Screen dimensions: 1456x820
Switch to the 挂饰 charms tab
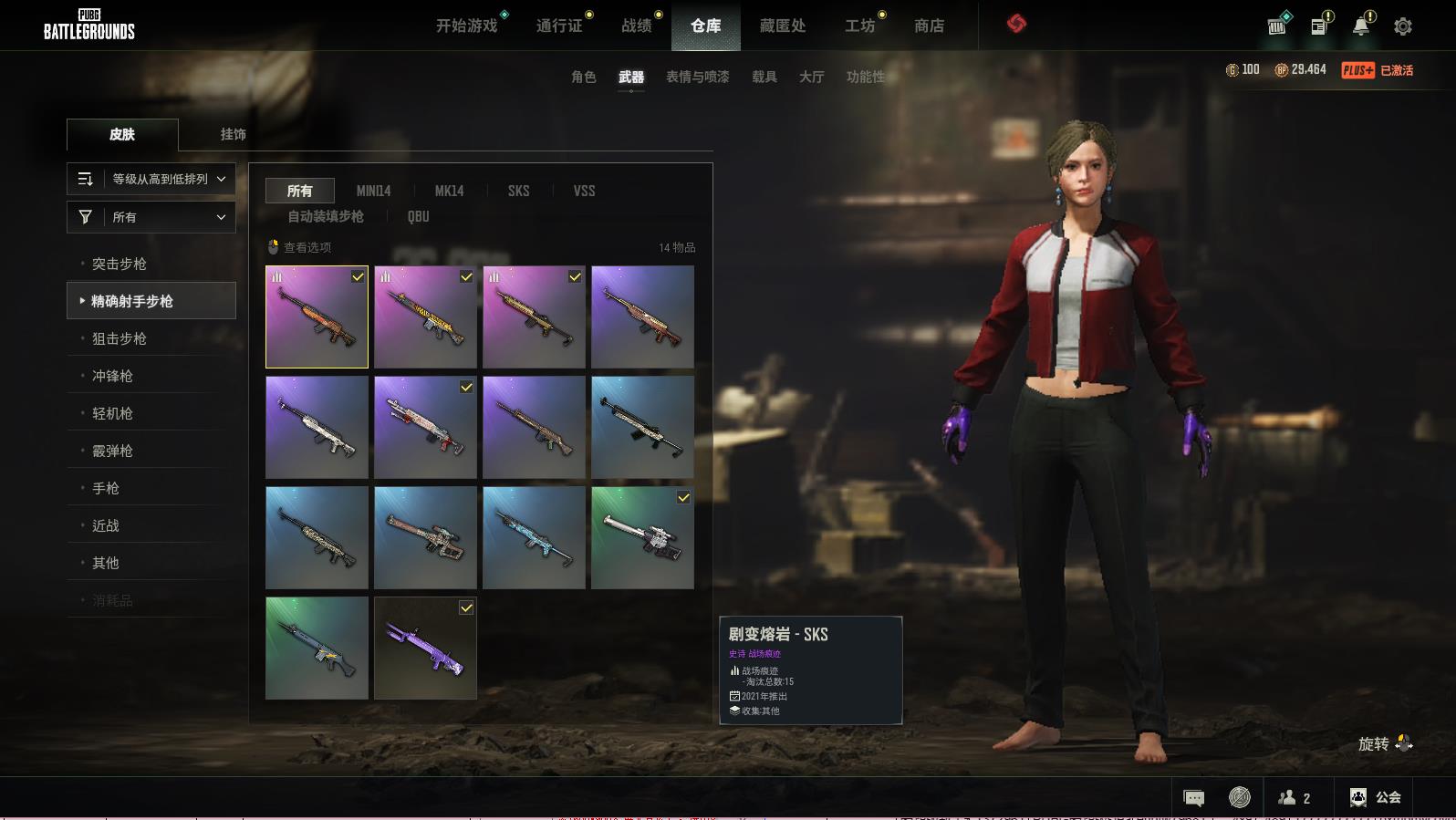click(x=233, y=134)
